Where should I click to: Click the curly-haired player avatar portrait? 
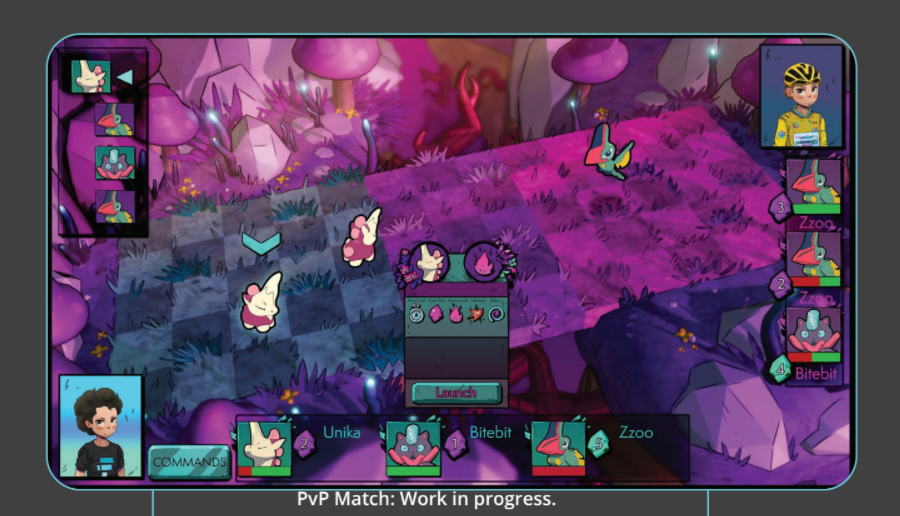tap(101, 425)
